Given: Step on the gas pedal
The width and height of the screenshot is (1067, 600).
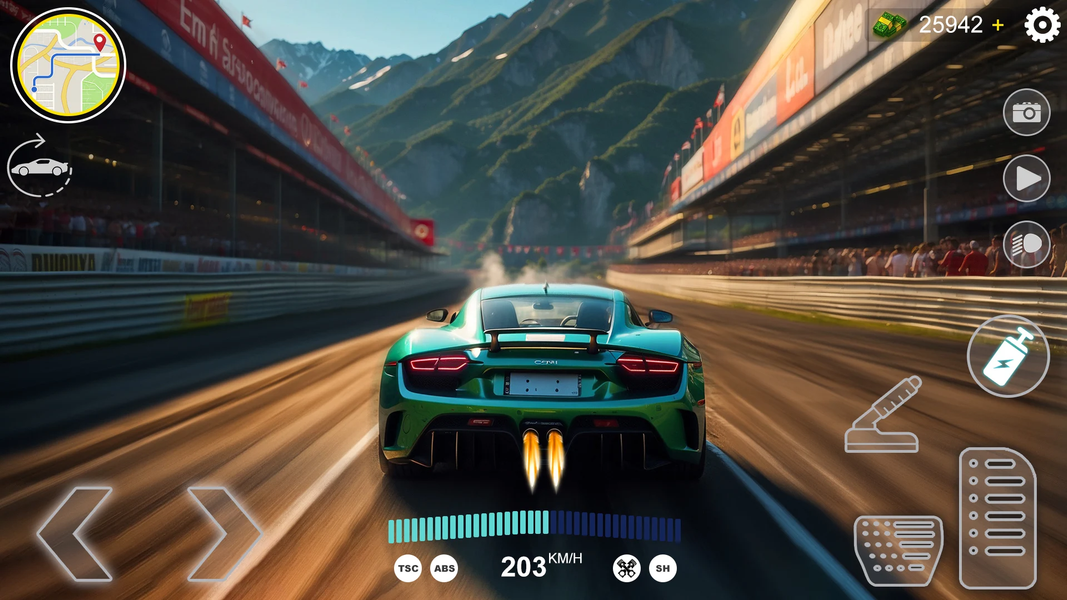Looking at the screenshot, I should click(997, 517).
